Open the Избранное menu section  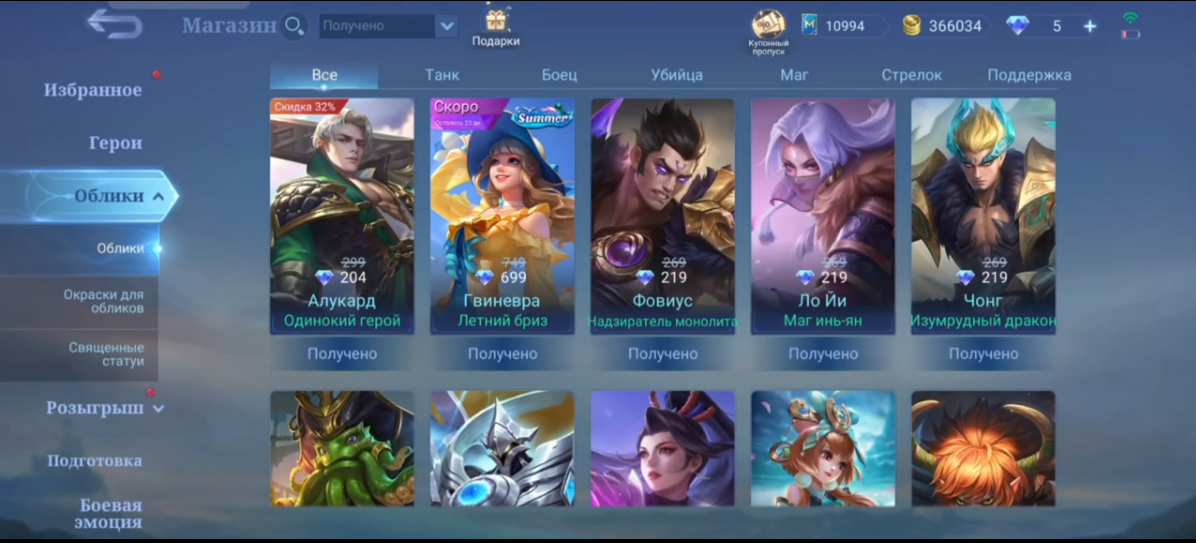[x=93, y=90]
